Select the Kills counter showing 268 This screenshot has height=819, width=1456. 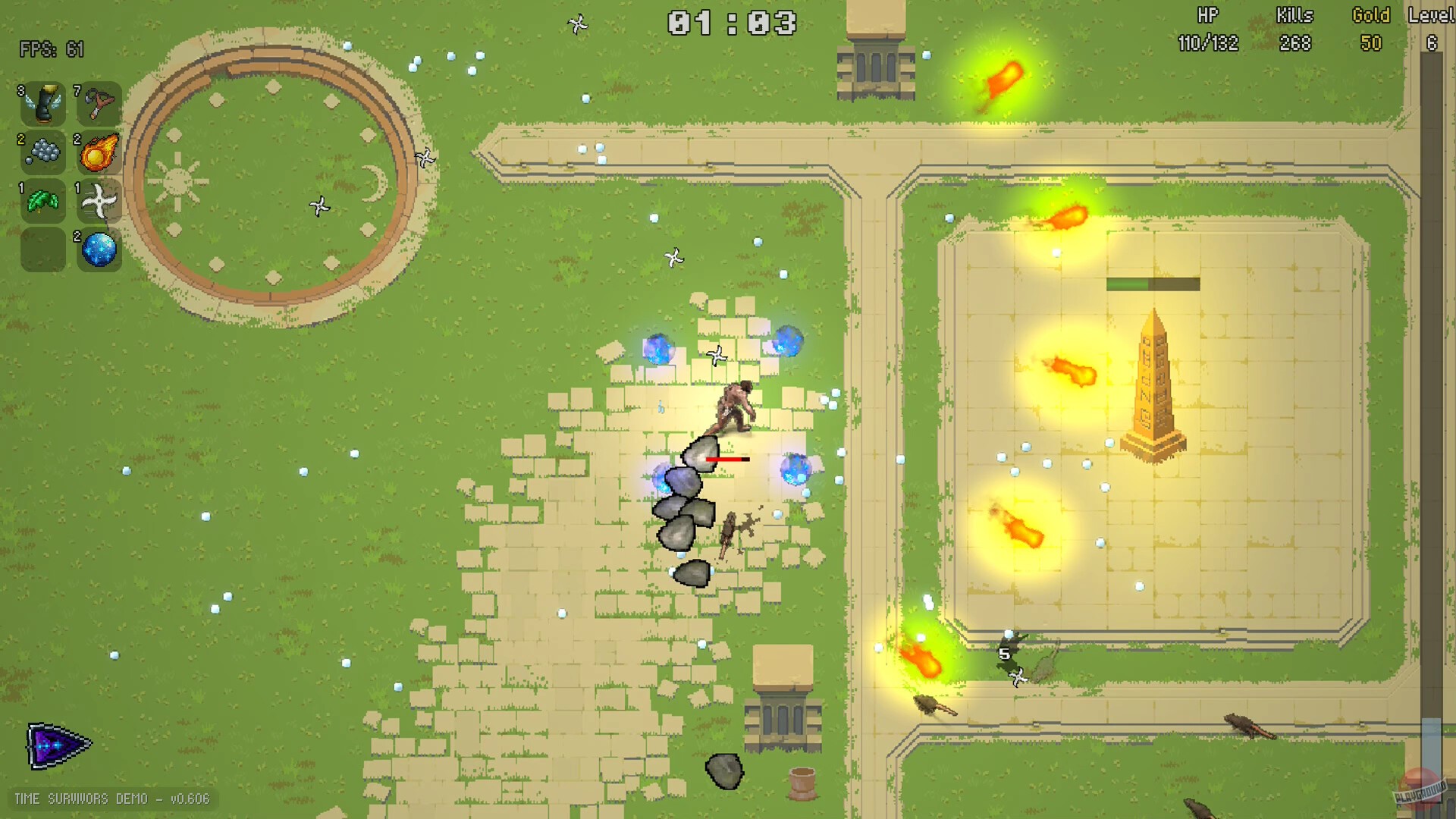1293,43
